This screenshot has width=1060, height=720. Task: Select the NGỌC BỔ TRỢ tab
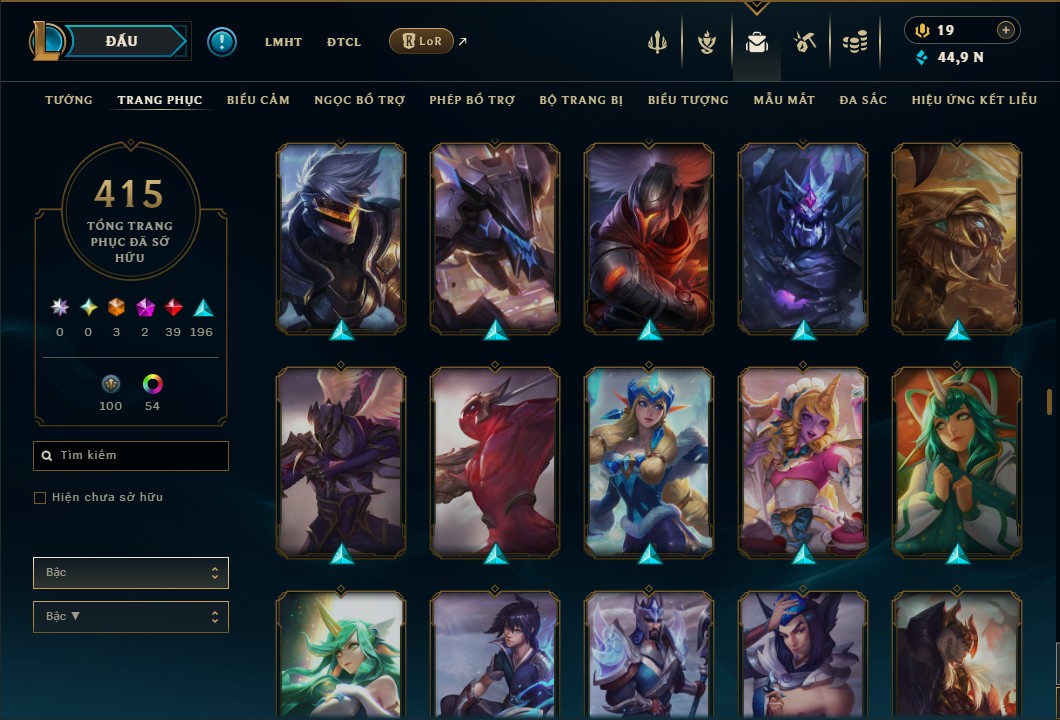pos(359,100)
